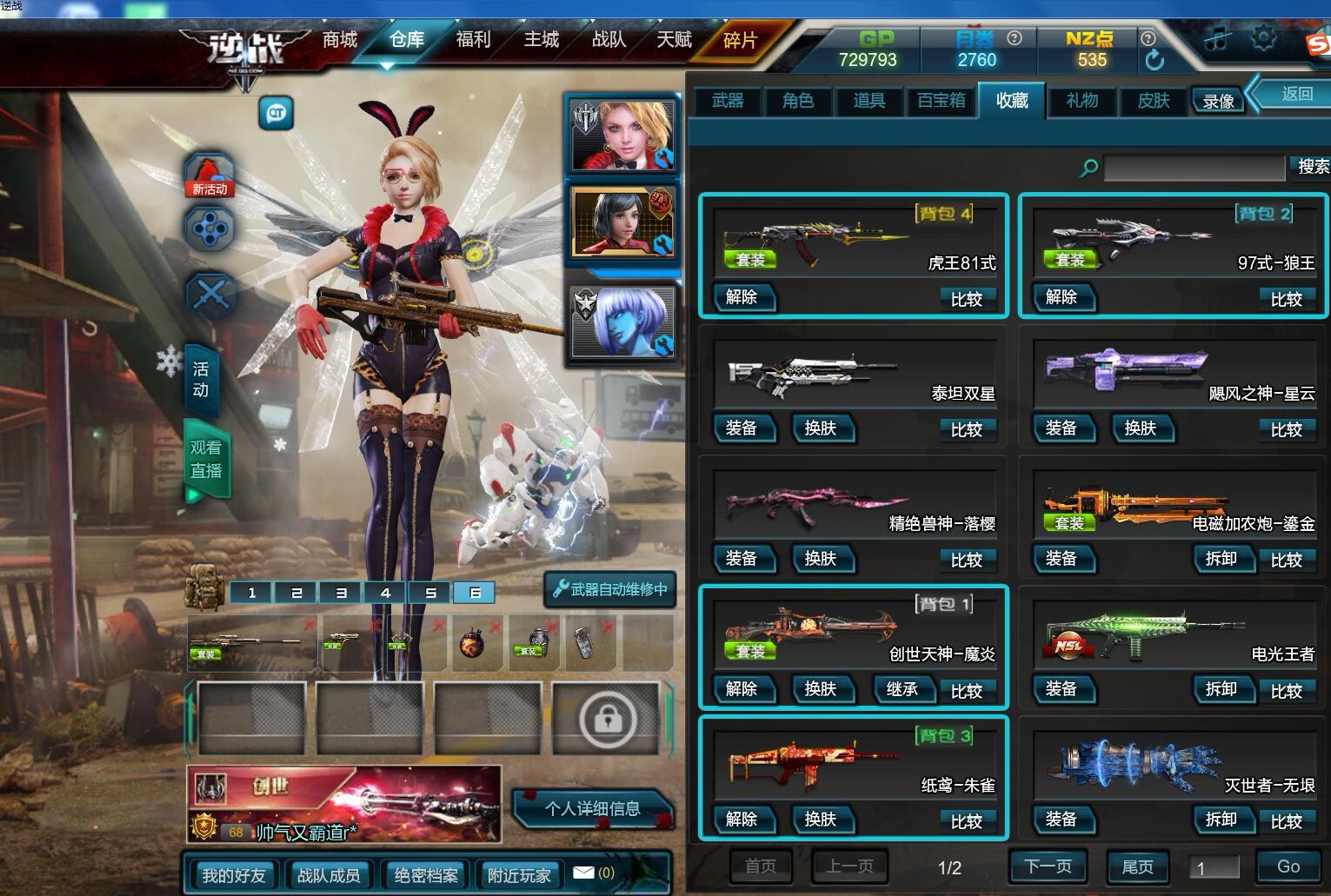Open the 百宝箱 treasure box tab
Image resolution: width=1331 pixels, height=896 pixels.
[941, 101]
